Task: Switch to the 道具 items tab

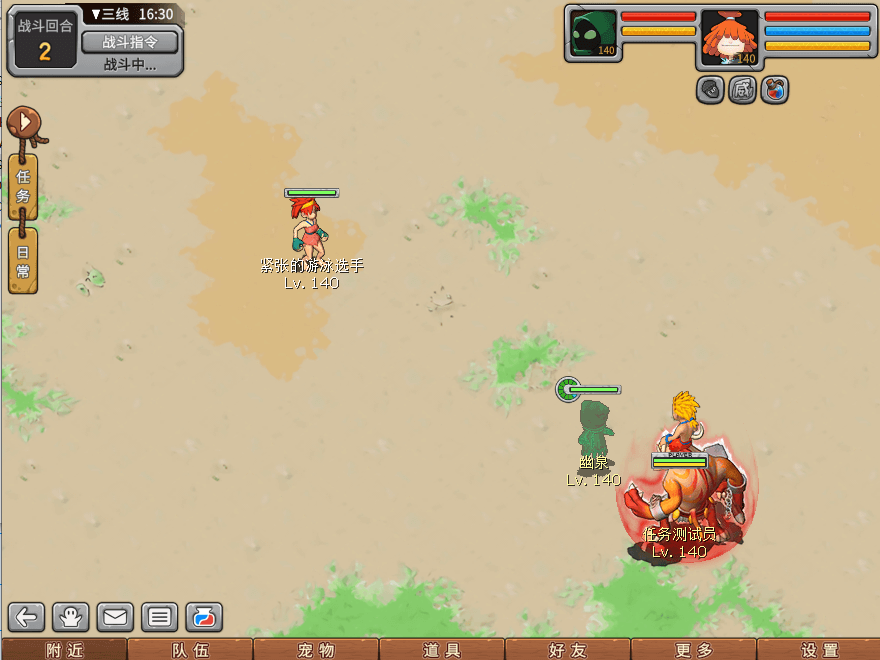Action: (442, 650)
